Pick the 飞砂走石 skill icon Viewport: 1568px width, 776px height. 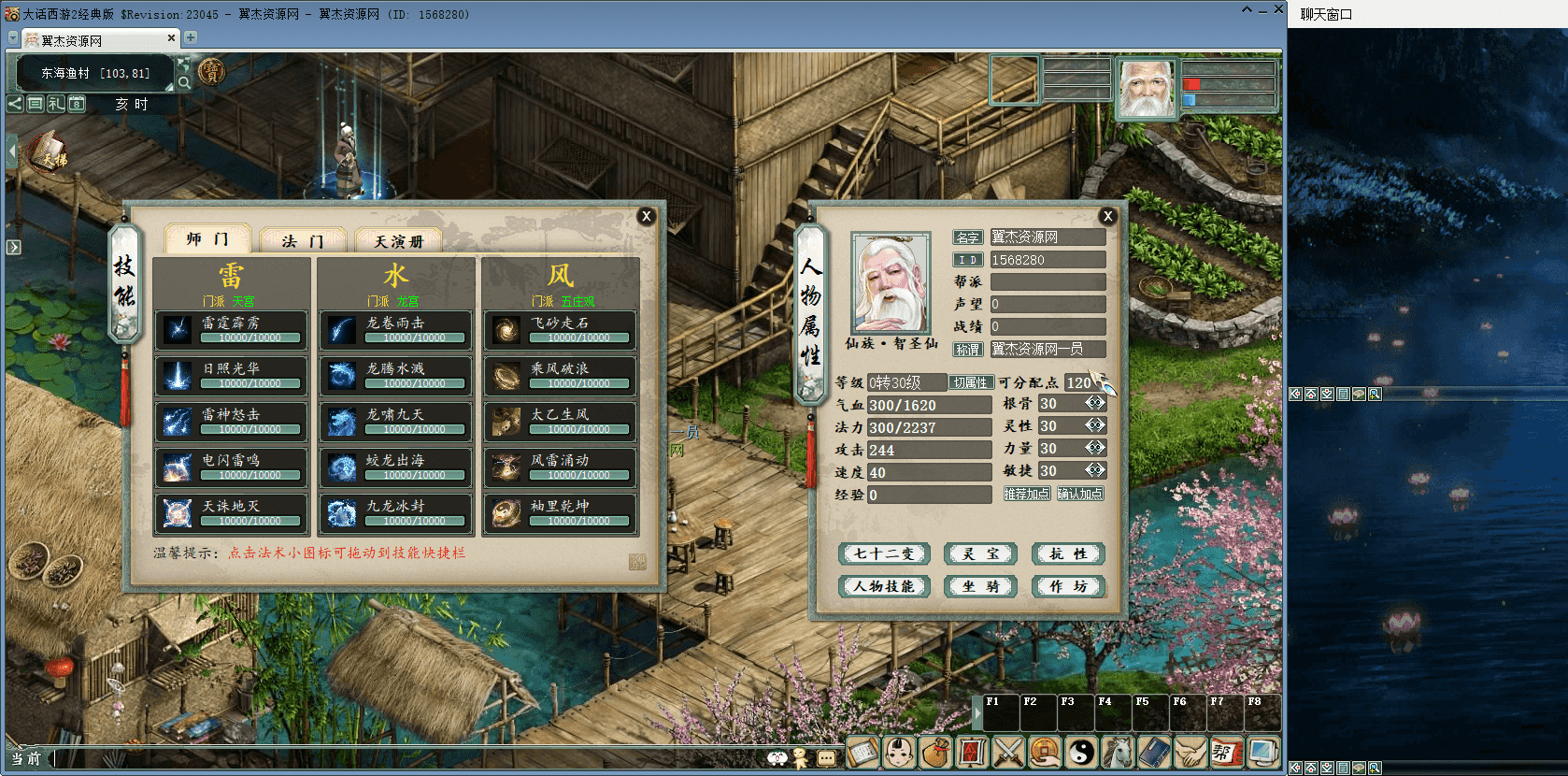click(506, 329)
